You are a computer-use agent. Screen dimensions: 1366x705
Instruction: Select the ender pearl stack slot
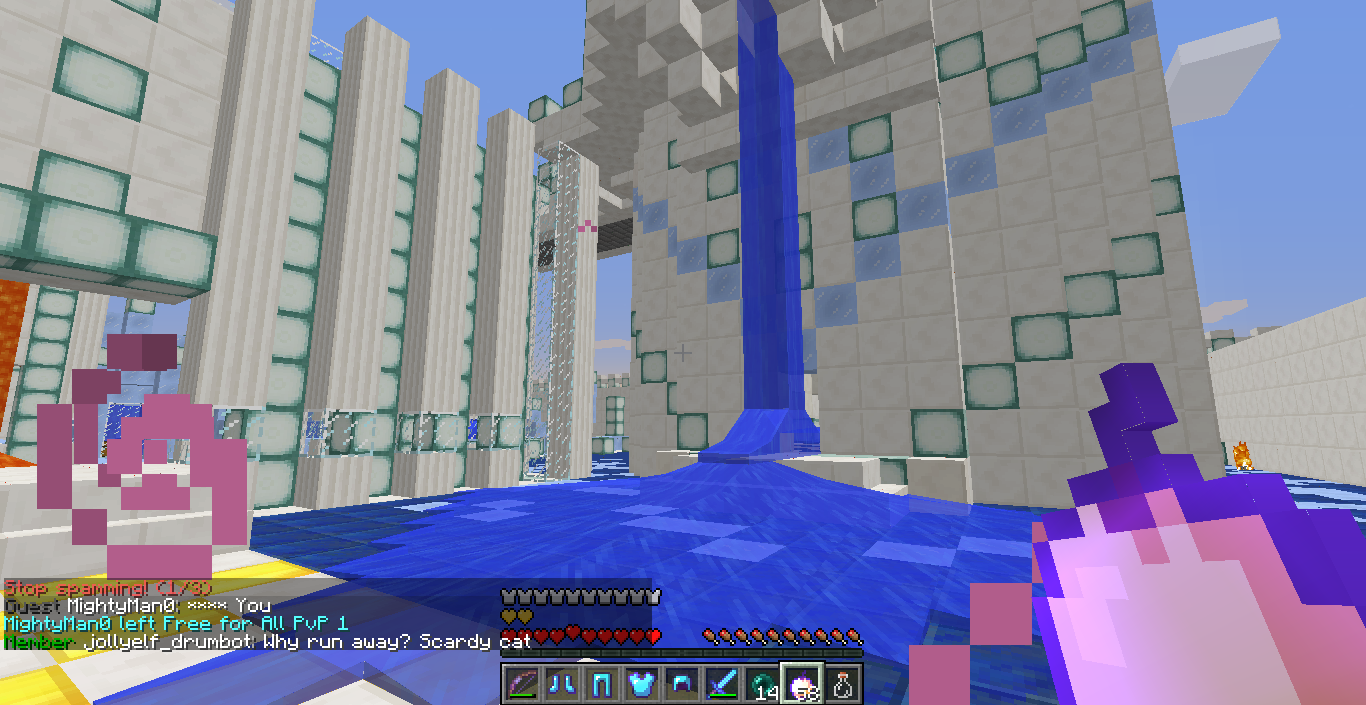(762, 684)
